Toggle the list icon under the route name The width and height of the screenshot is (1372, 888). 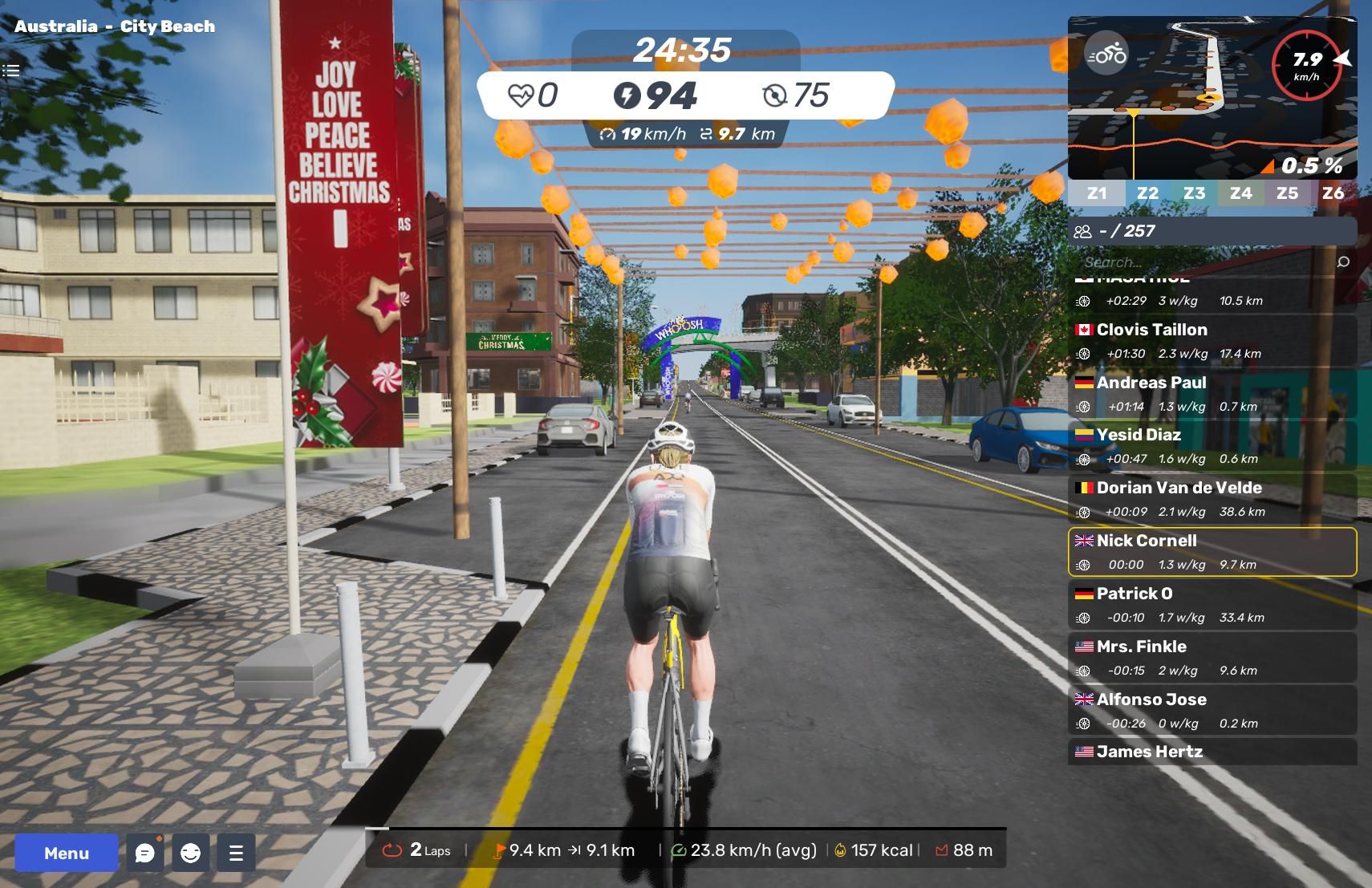pos(11,71)
